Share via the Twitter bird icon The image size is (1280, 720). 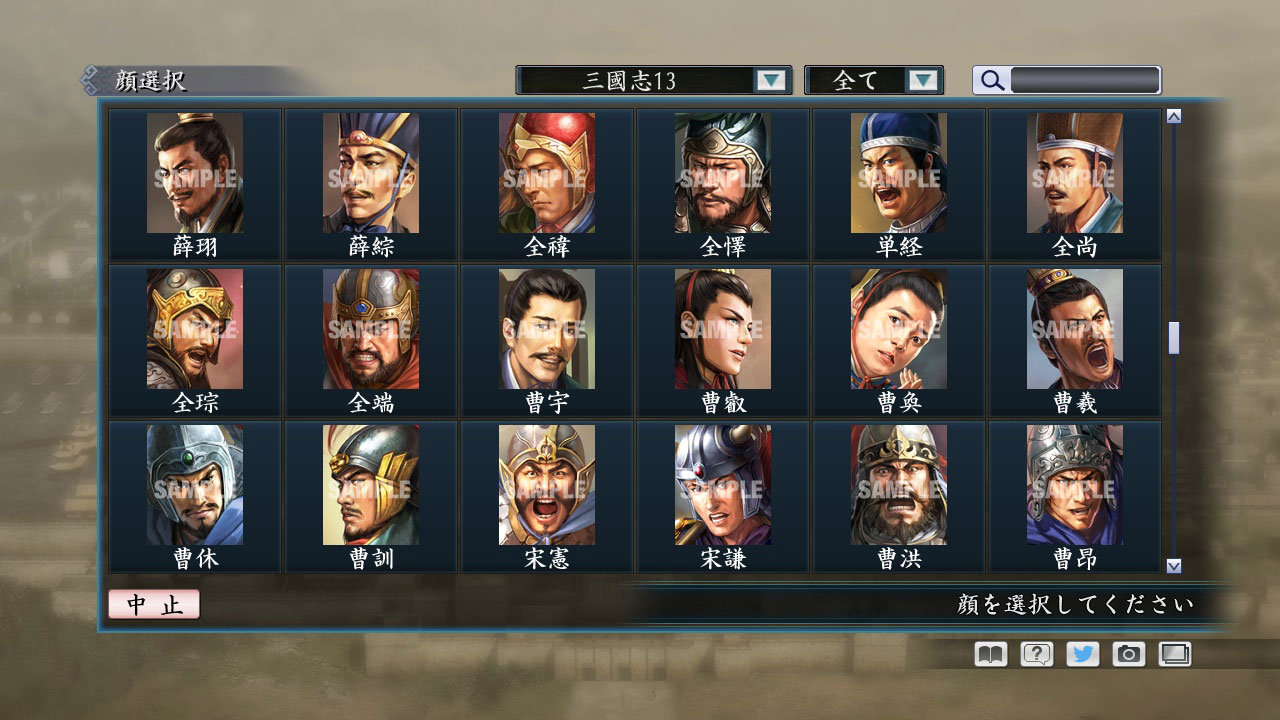[x=1081, y=653]
